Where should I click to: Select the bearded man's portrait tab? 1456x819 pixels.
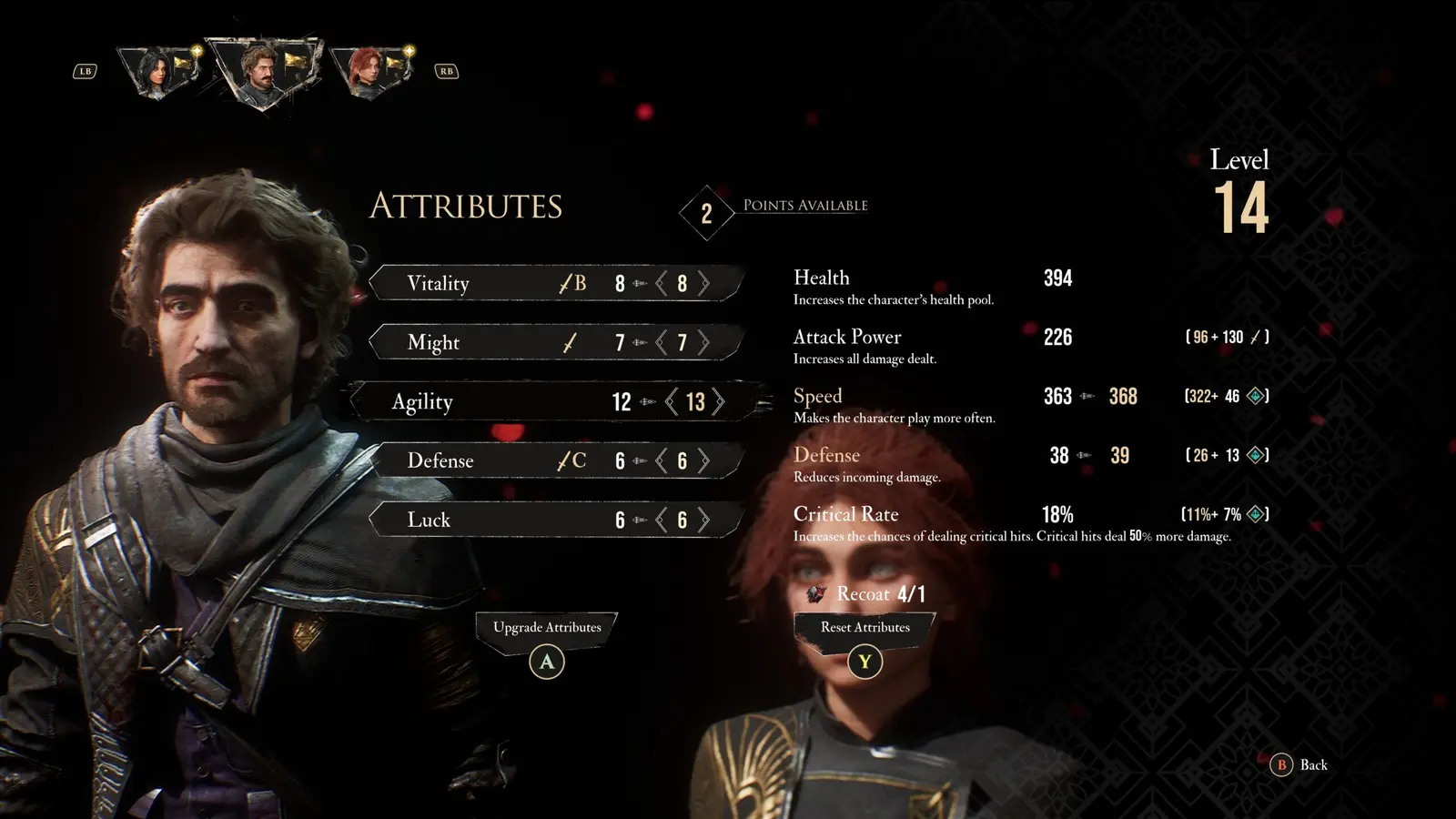(x=264, y=71)
